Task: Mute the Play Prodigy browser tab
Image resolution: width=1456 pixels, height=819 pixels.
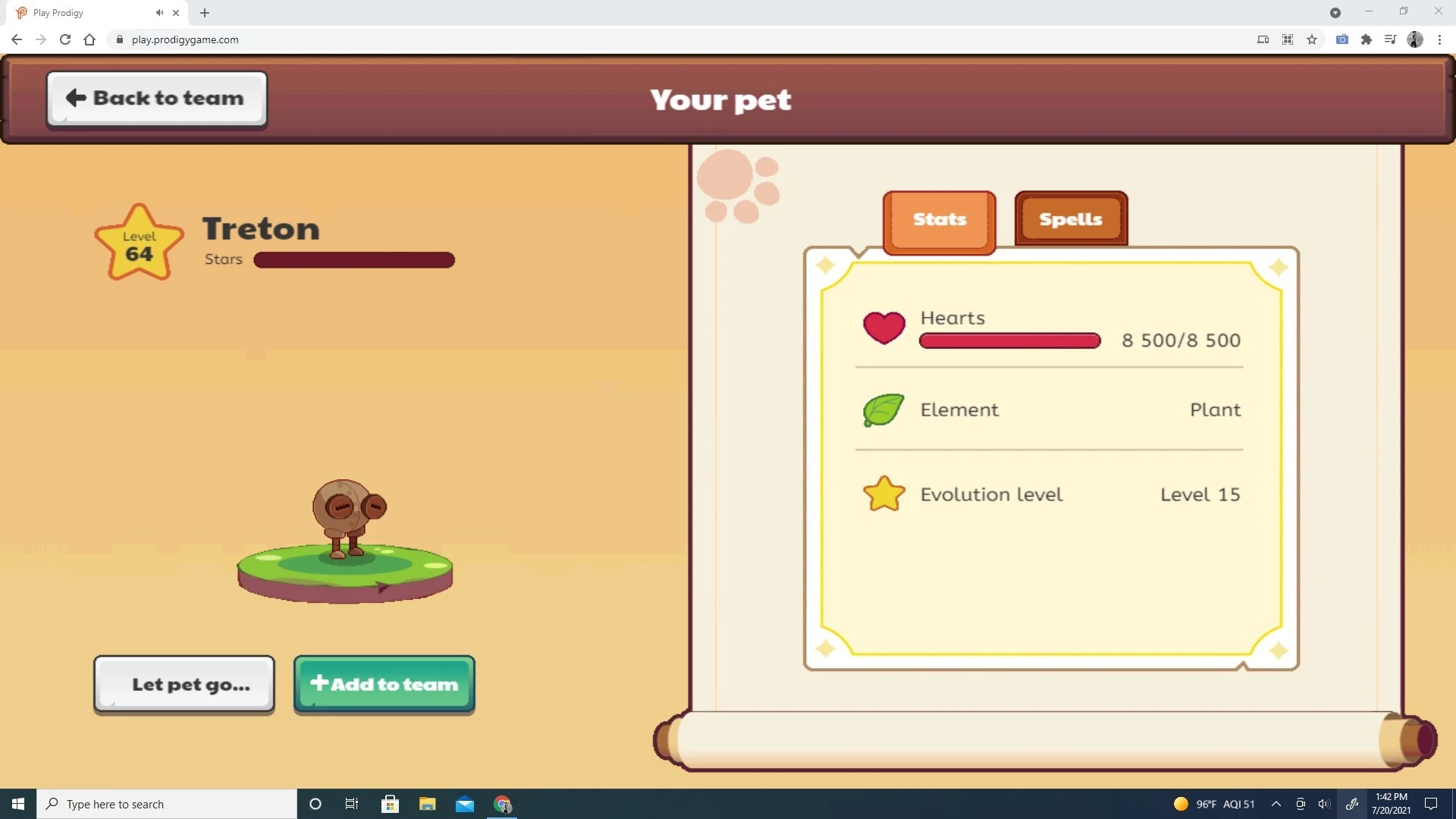Action: (159, 12)
